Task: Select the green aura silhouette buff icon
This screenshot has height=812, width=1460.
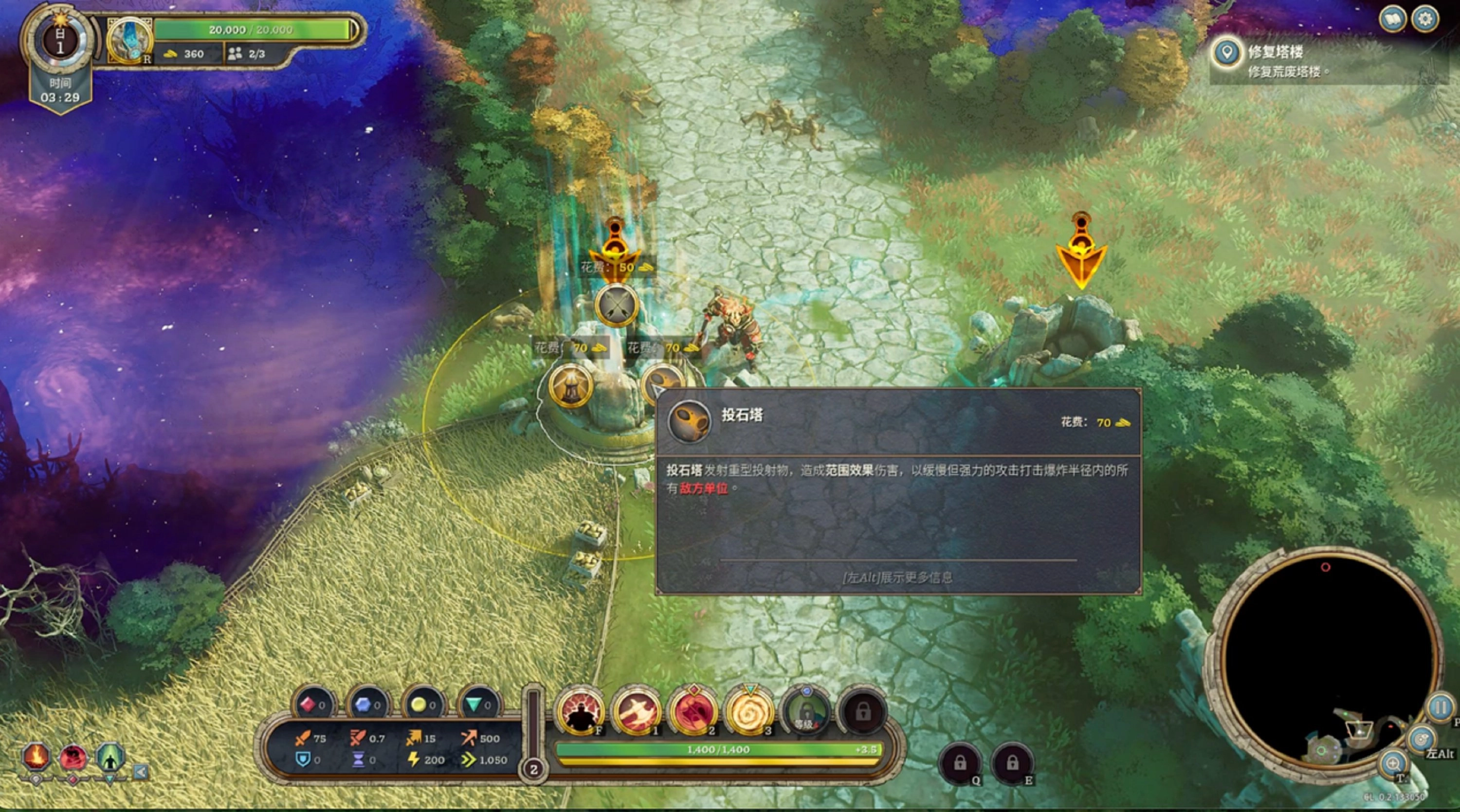Action: (110, 757)
